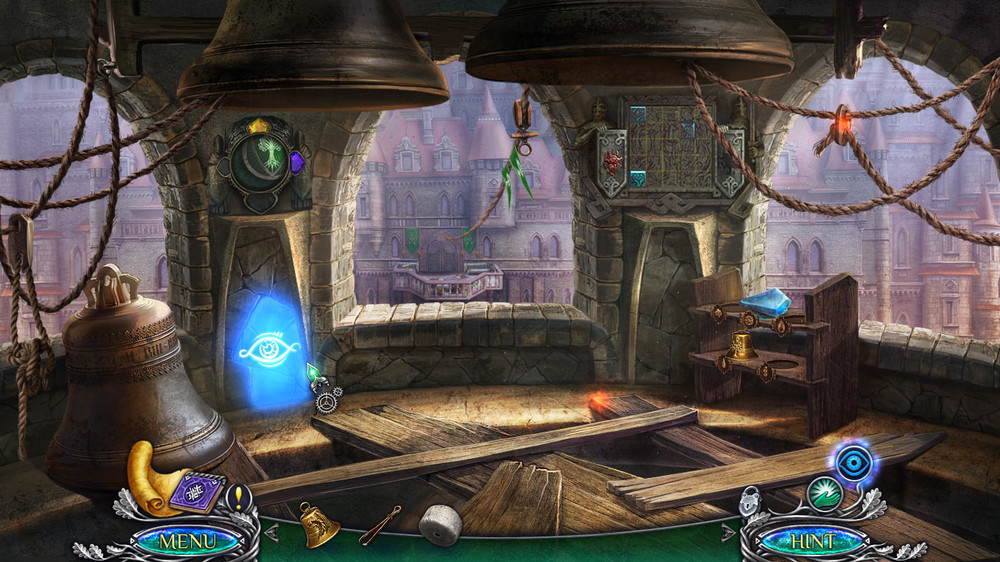Choose the grey stone weight item
This screenshot has height=562, width=1000.
tap(439, 524)
